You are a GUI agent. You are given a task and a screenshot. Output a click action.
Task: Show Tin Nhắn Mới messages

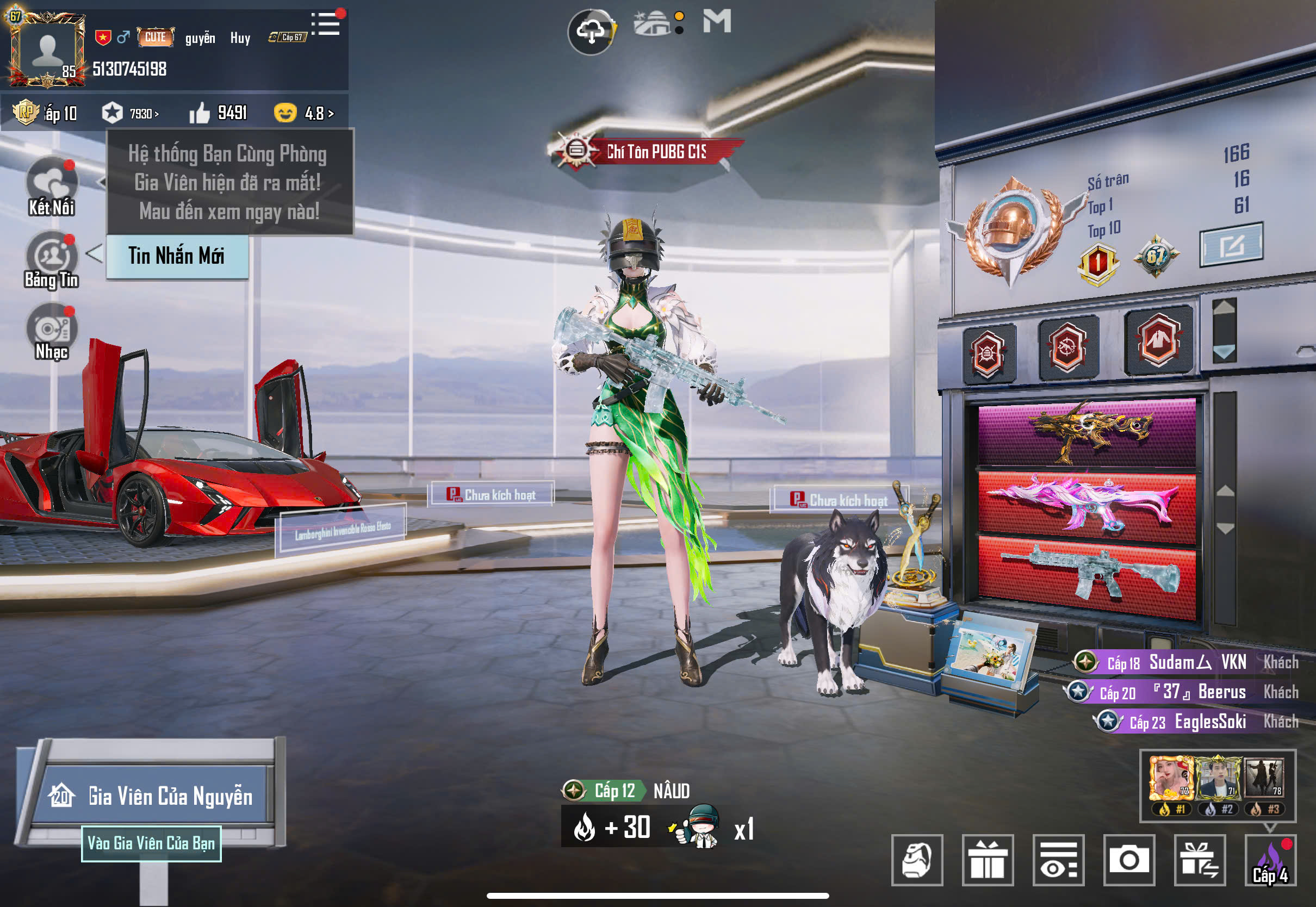coord(177,256)
